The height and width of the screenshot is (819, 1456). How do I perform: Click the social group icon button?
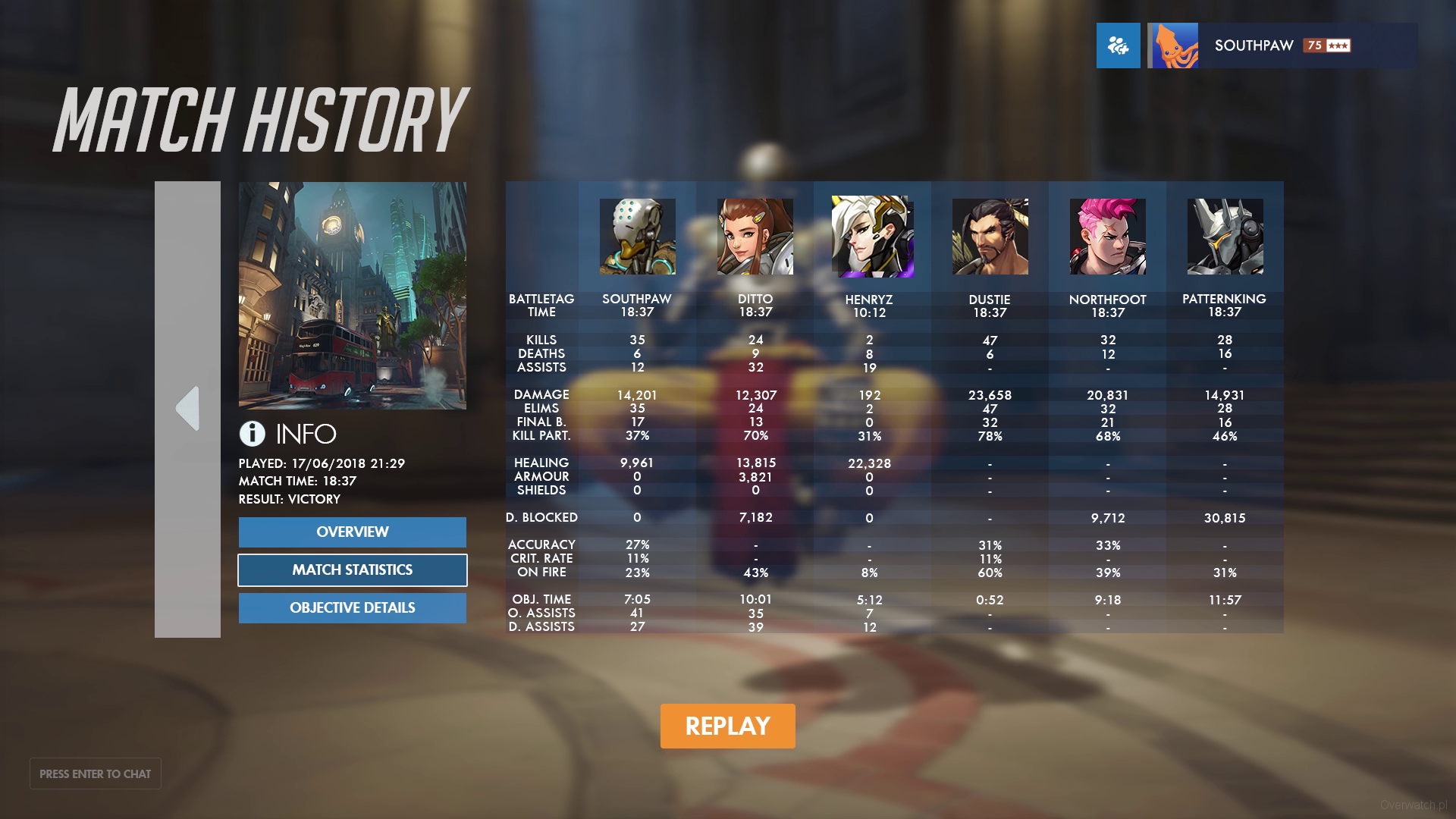click(1118, 45)
